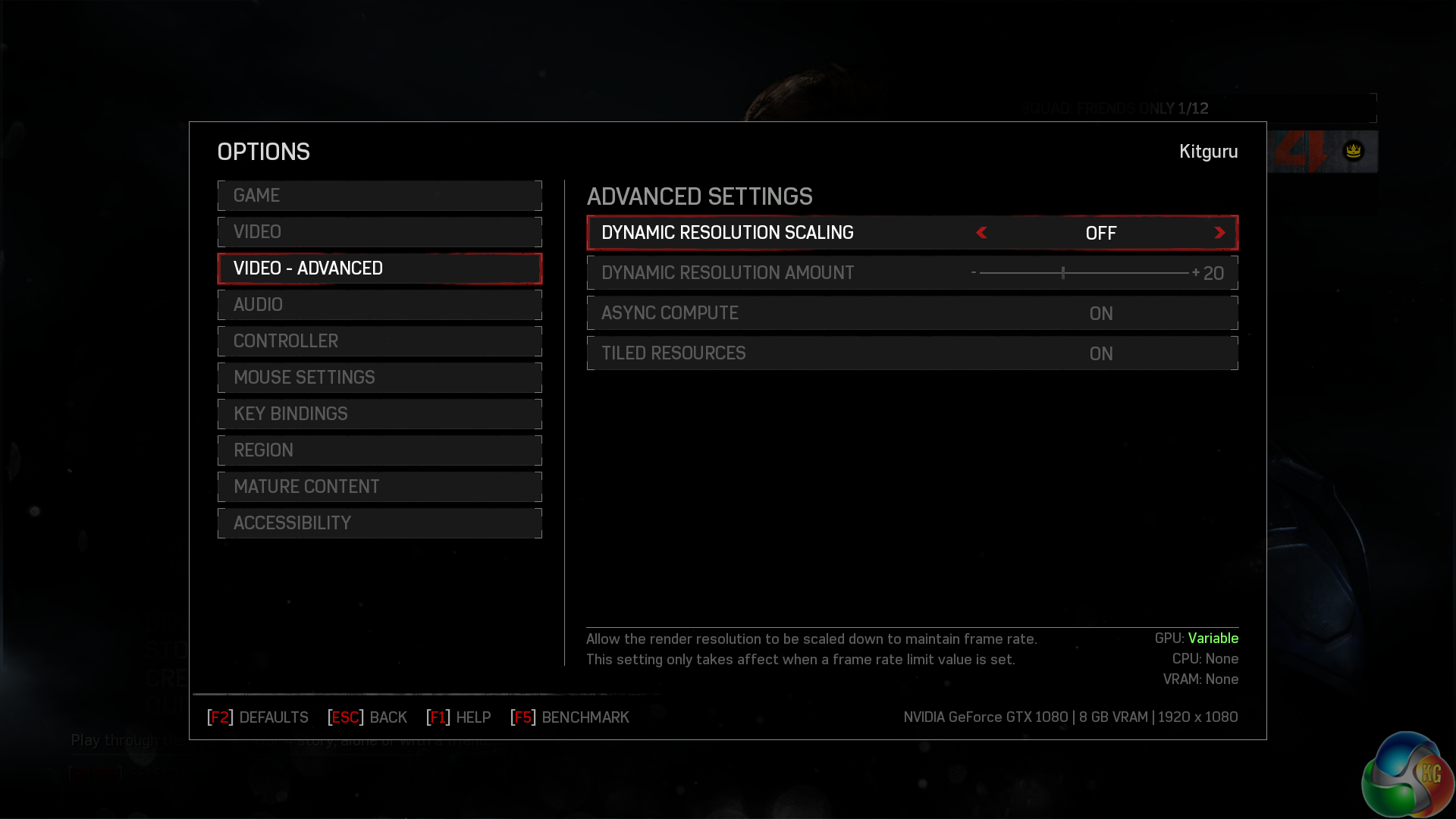
Task: Restore Defaults from the bottom bar
Action: pos(258,717)
